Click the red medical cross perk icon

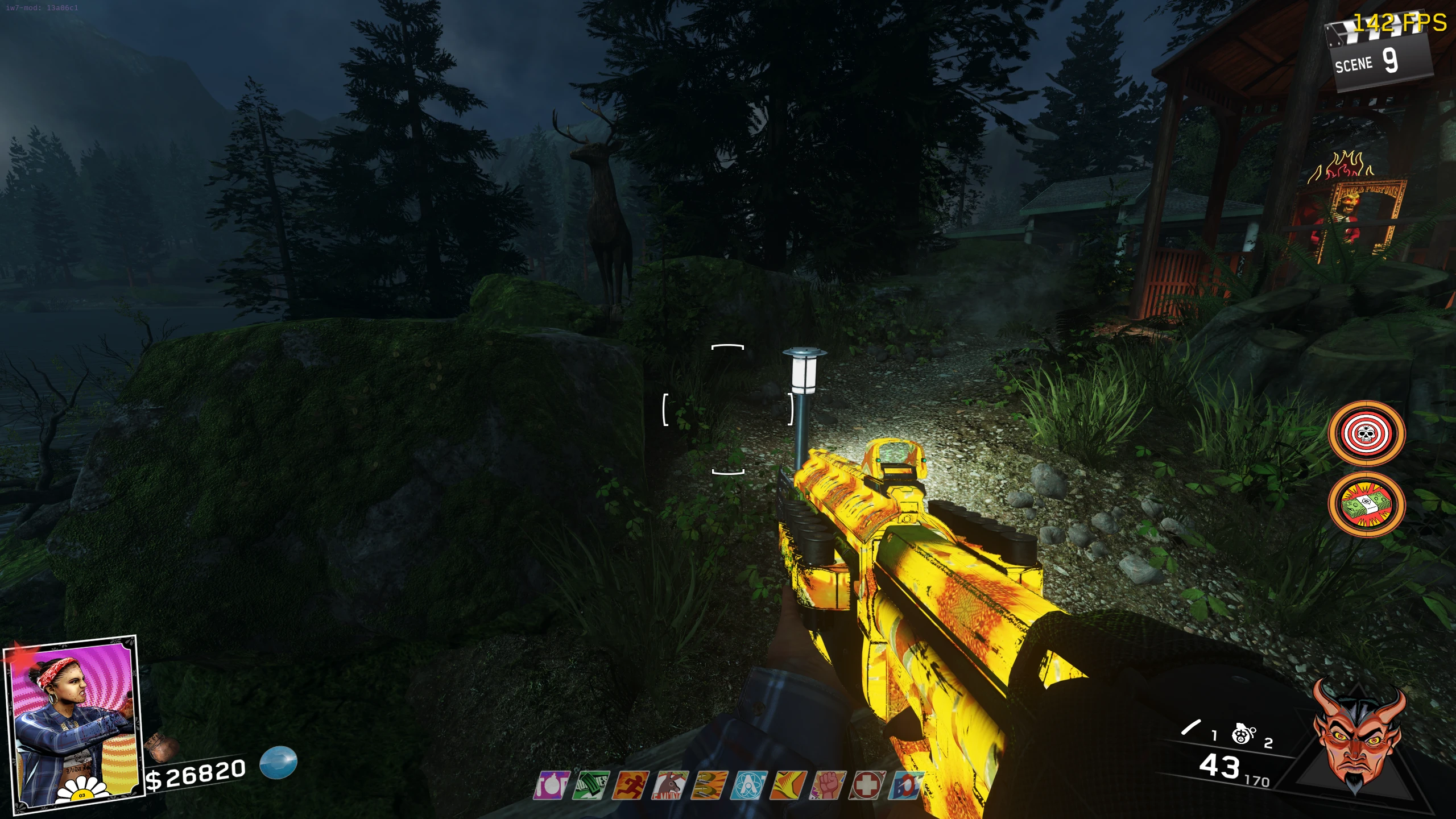[x=867, y=785]
